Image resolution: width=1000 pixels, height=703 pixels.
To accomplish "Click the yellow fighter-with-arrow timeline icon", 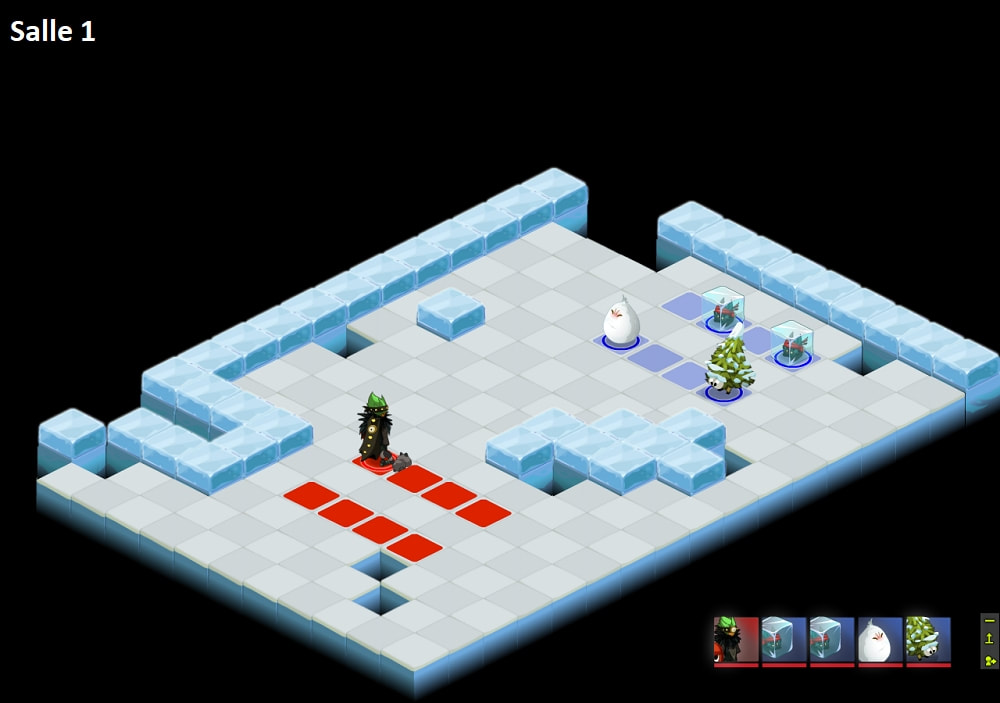I will 989,660.
